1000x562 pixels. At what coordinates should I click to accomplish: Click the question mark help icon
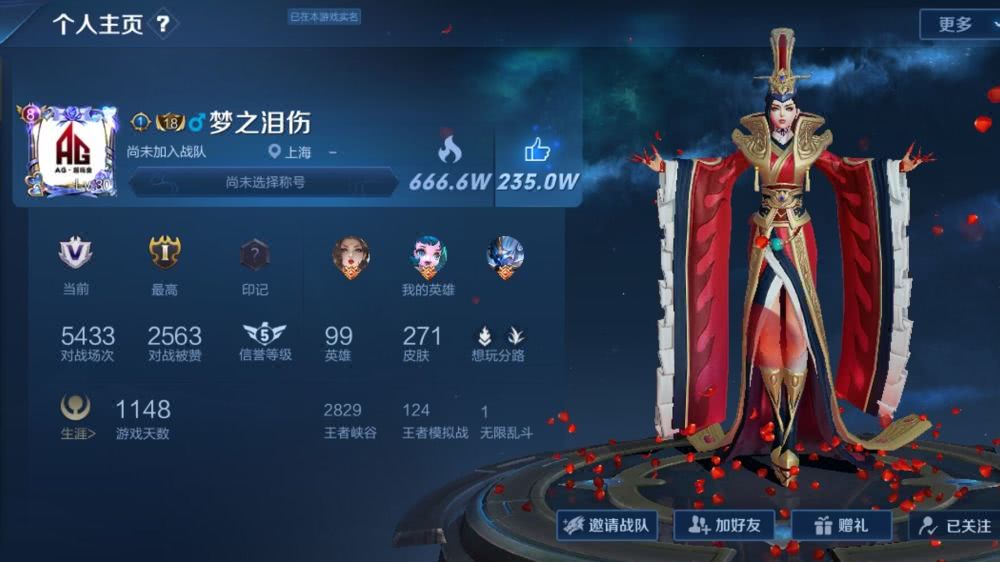tap(163, 25)
